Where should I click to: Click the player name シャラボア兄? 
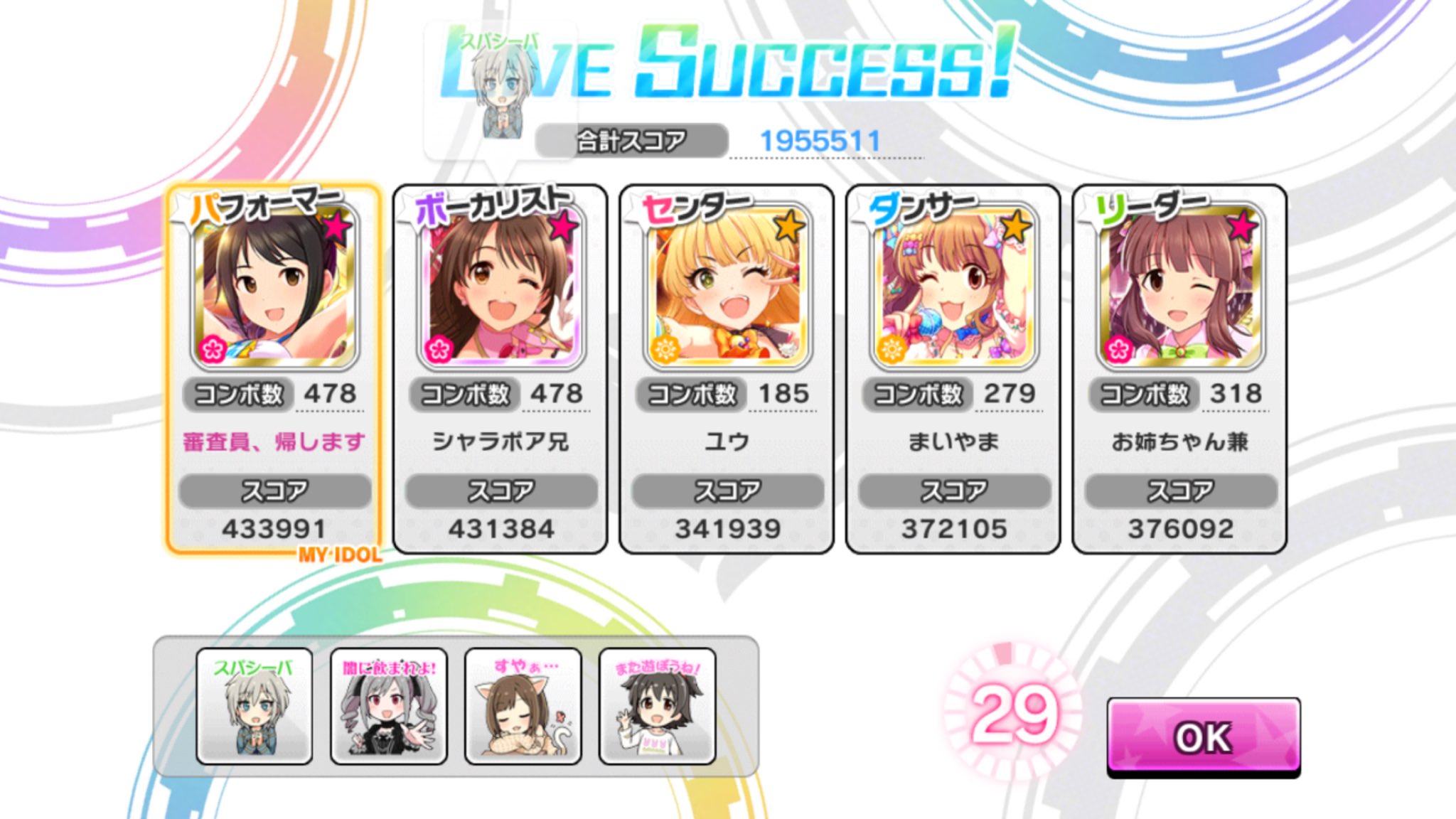500,442
